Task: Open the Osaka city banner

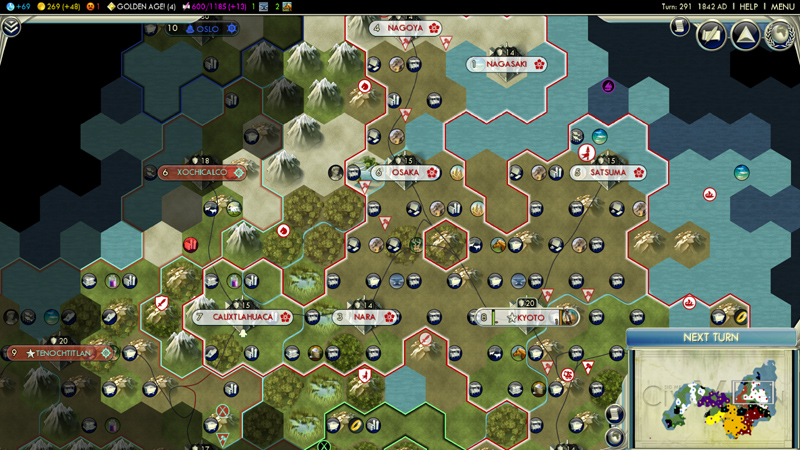Action: click(x=406, y=172)
